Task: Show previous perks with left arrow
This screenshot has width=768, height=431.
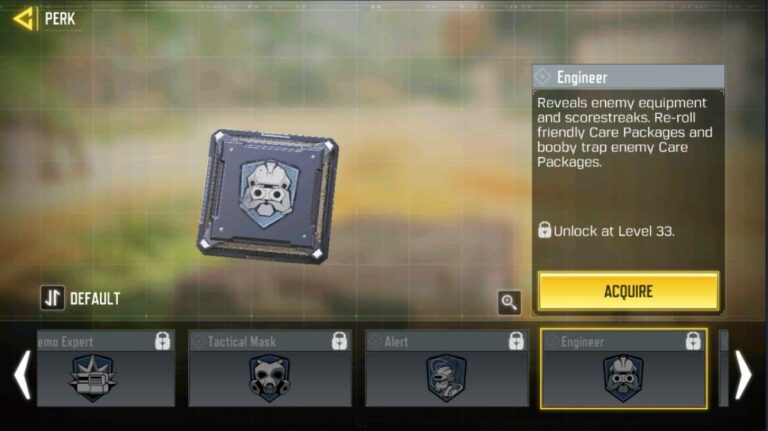Action: 21,374
